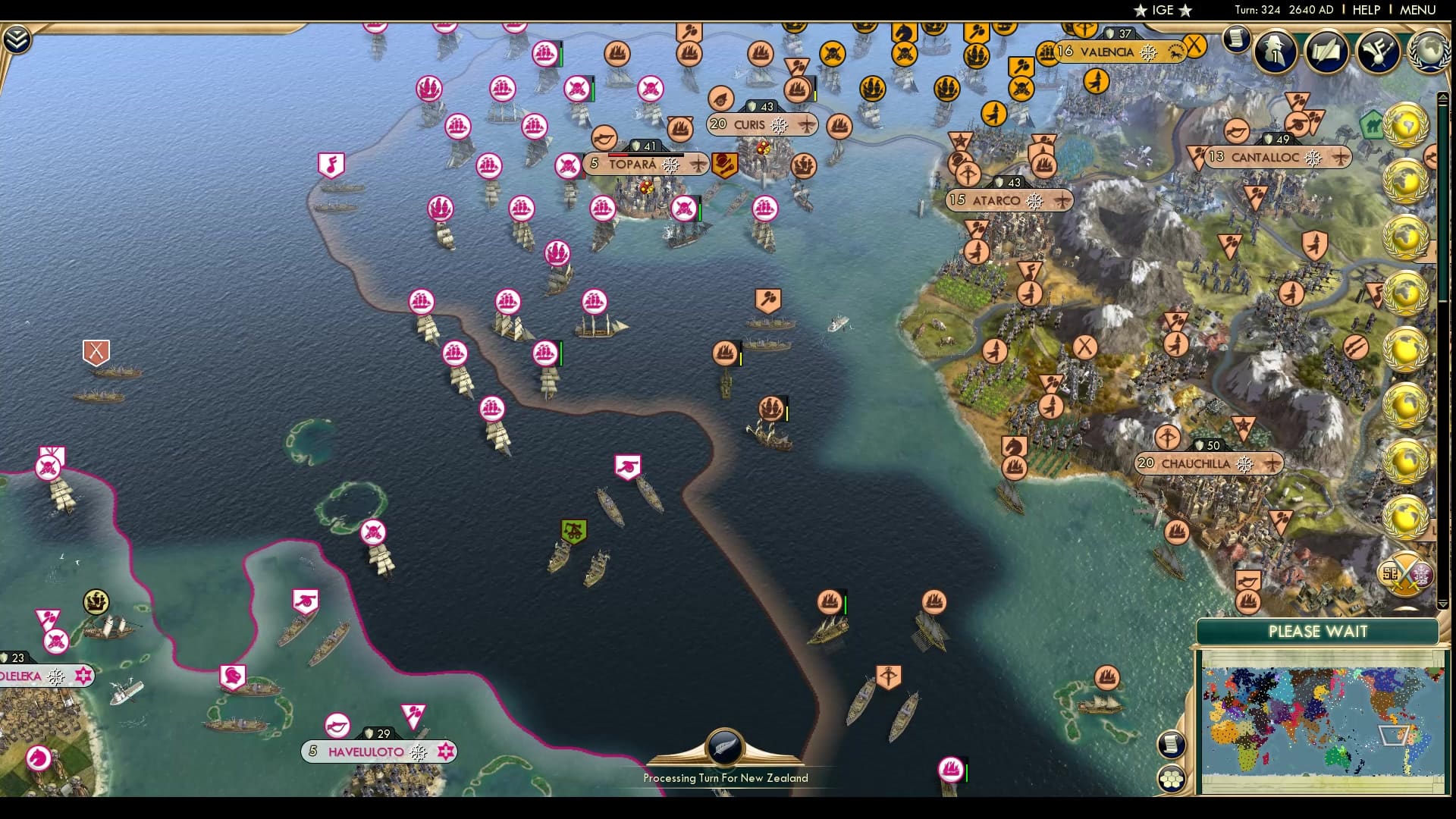Open the HELP item
This screenshot has width=1456, height=819.
(1365, 10)
